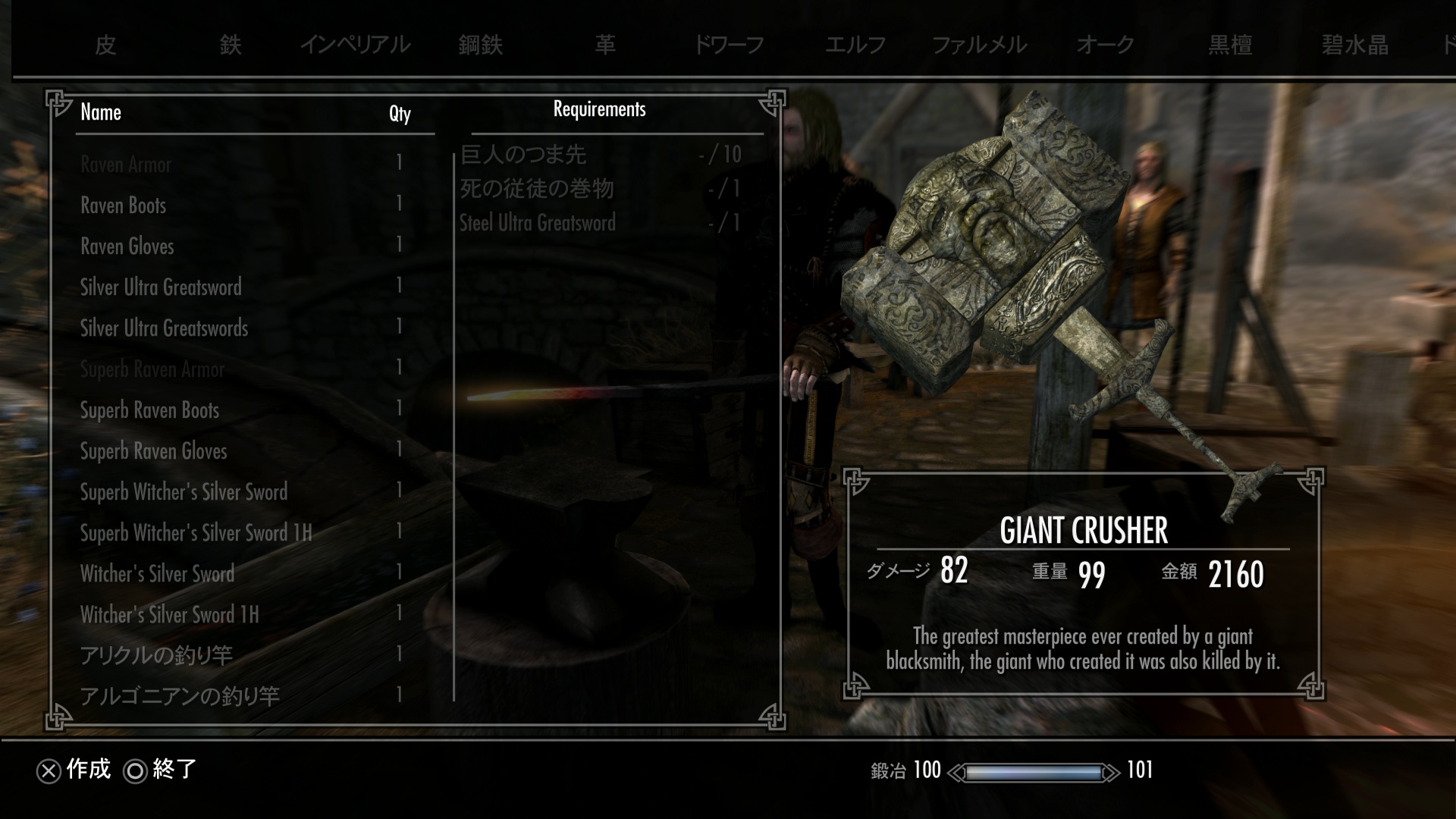Choose the Witcher's Silver Sword recipe

(158, 574)
